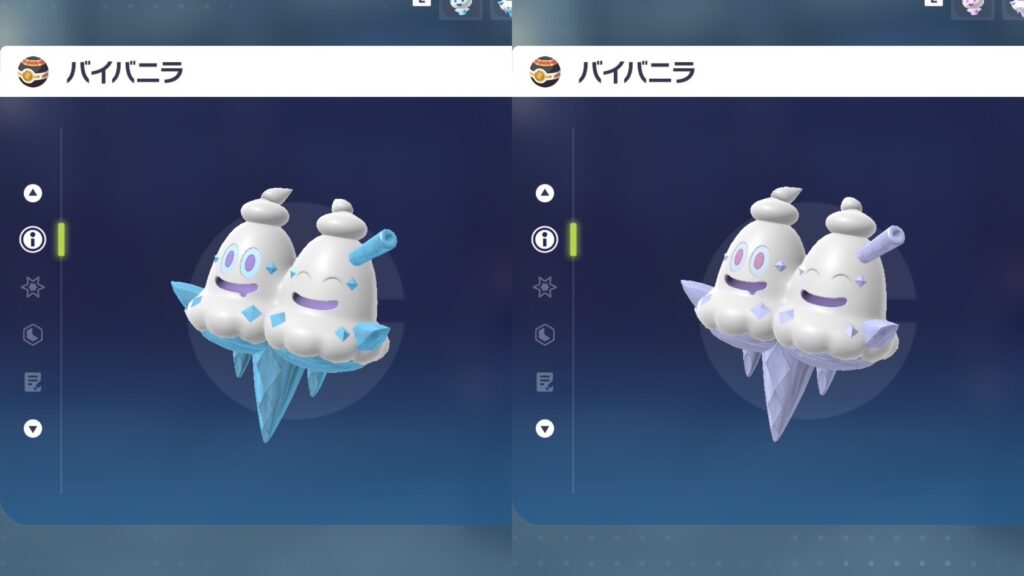Screen dimensions: 1024x576
Task: Select the info tab beside the purple Vanilluxe
Action: pyautogui.click(x=545, y=239)
